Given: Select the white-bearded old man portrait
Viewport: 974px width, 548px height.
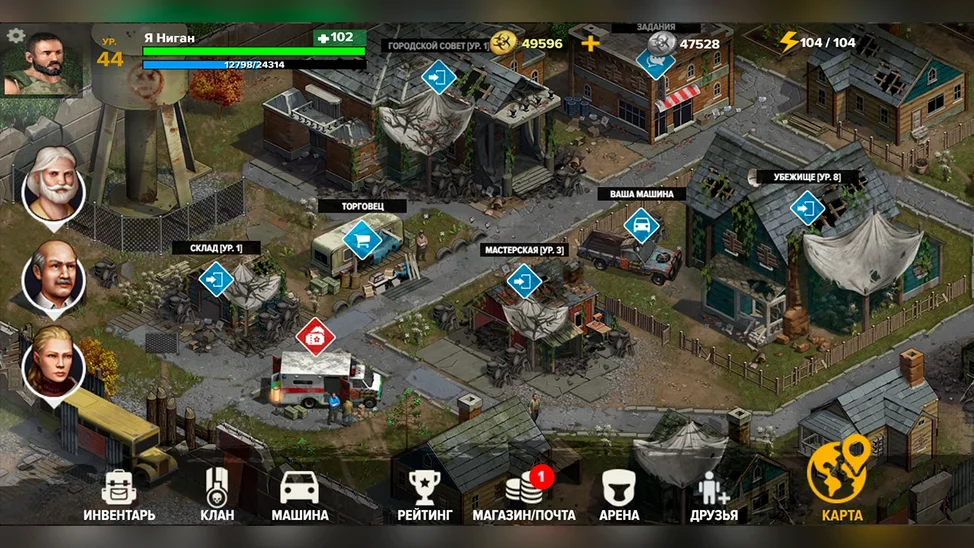Looking at the screenshot, I should [53, 183].
